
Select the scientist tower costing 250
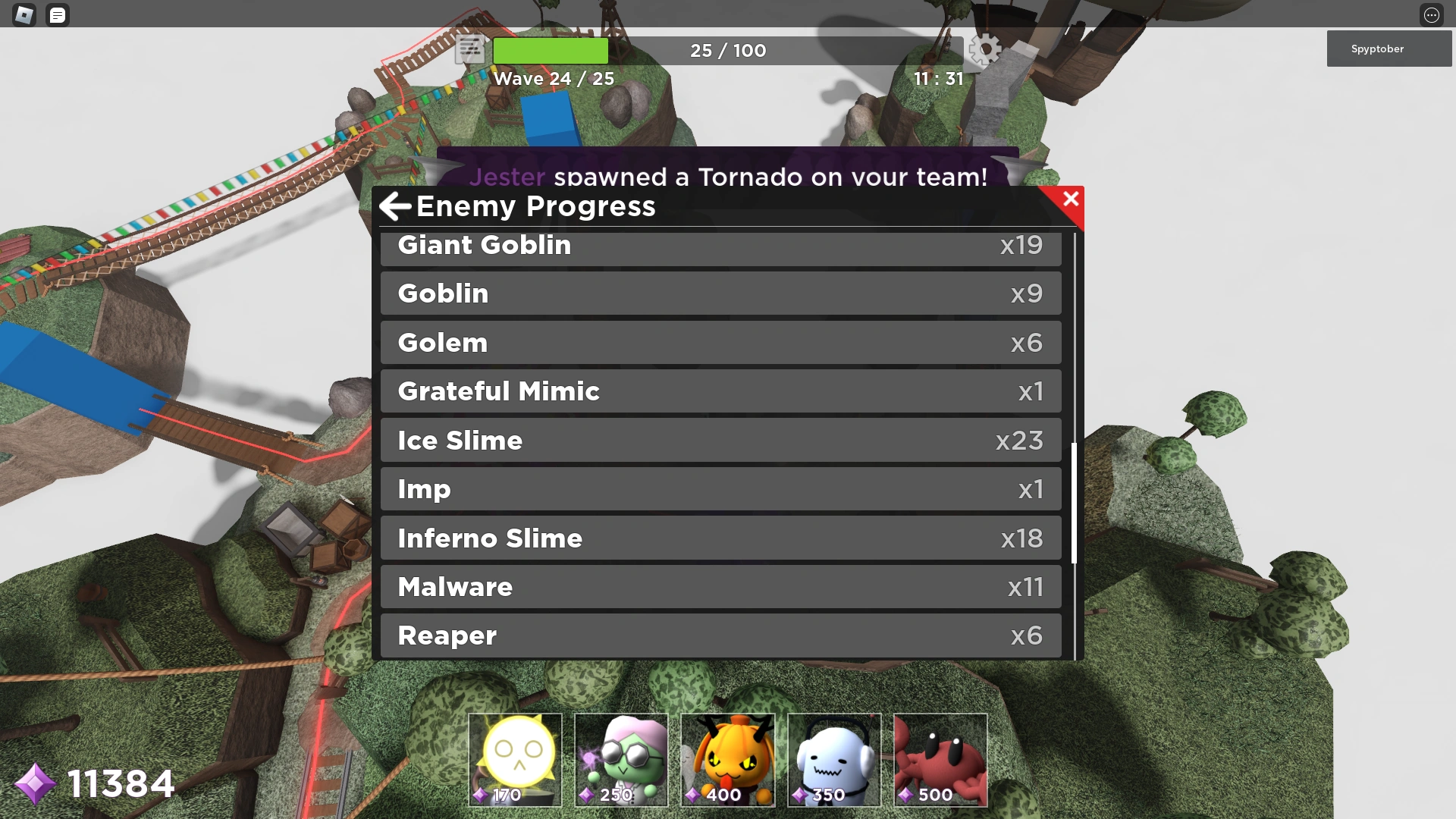click(x=621, y=758)
